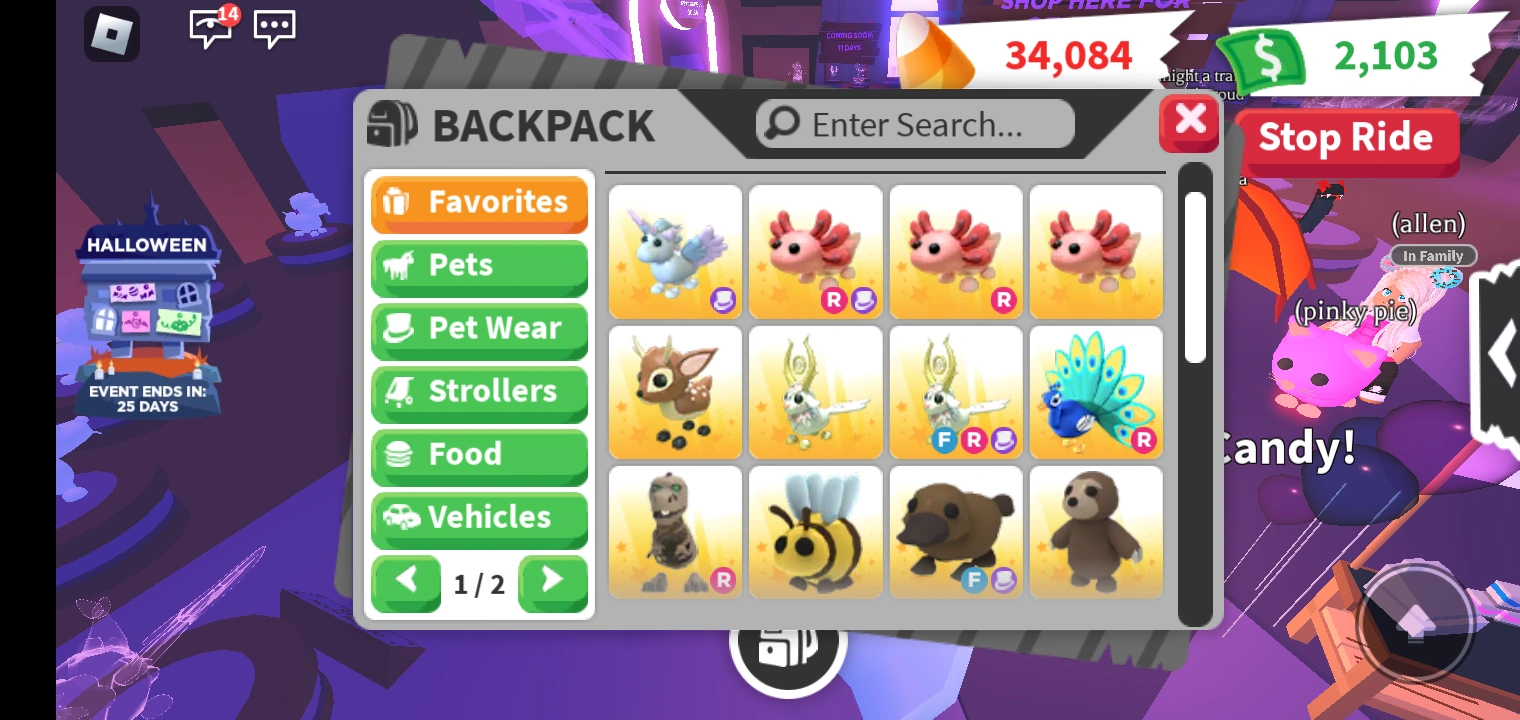Open the chat messages with 14 notifications
The height and width of the screenshot is (720, 1520).
pyautogui.click(x=210, y=31)
